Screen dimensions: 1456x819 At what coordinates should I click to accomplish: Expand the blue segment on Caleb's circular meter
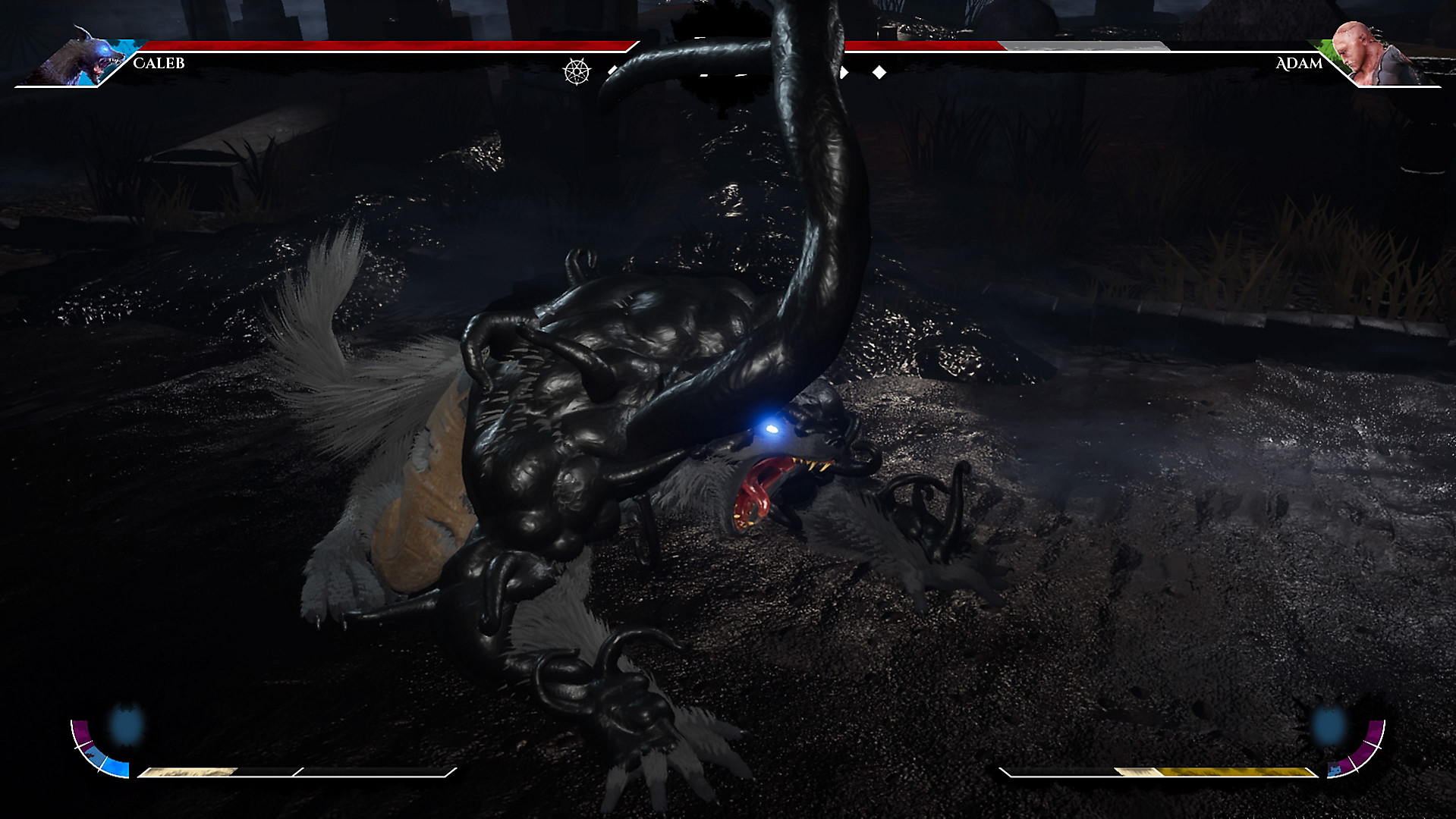115,768
